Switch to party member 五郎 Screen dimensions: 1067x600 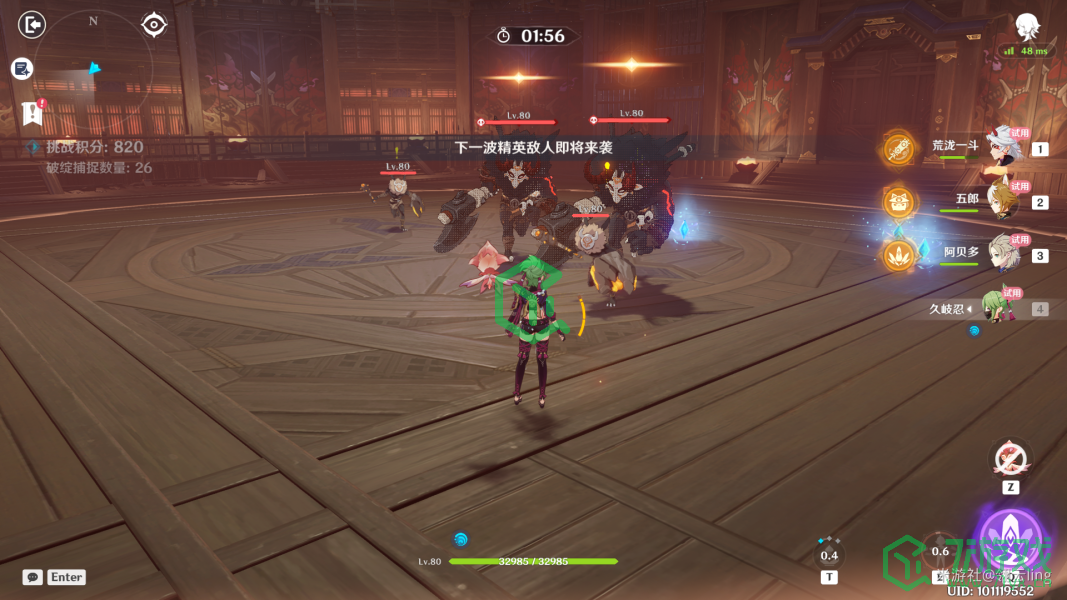coord(1001,201)
